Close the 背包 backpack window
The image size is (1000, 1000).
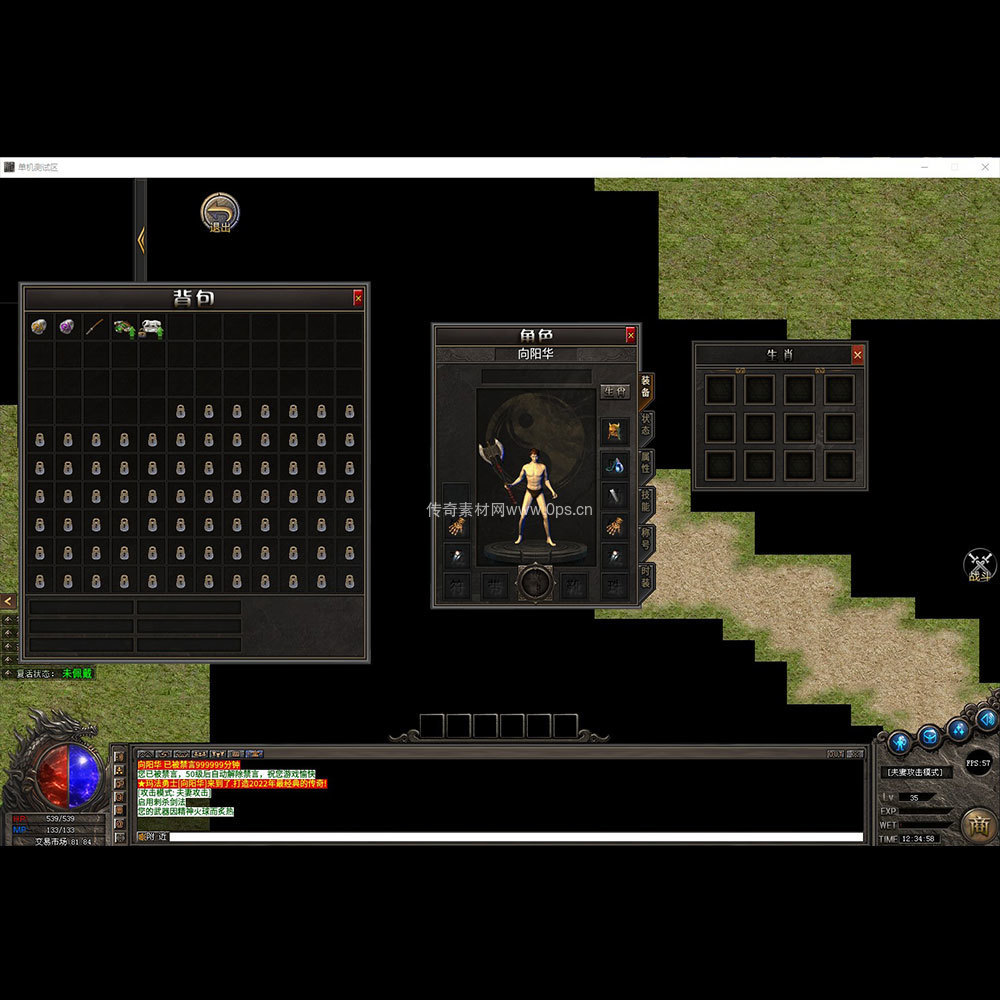click(x=358, y=298)
